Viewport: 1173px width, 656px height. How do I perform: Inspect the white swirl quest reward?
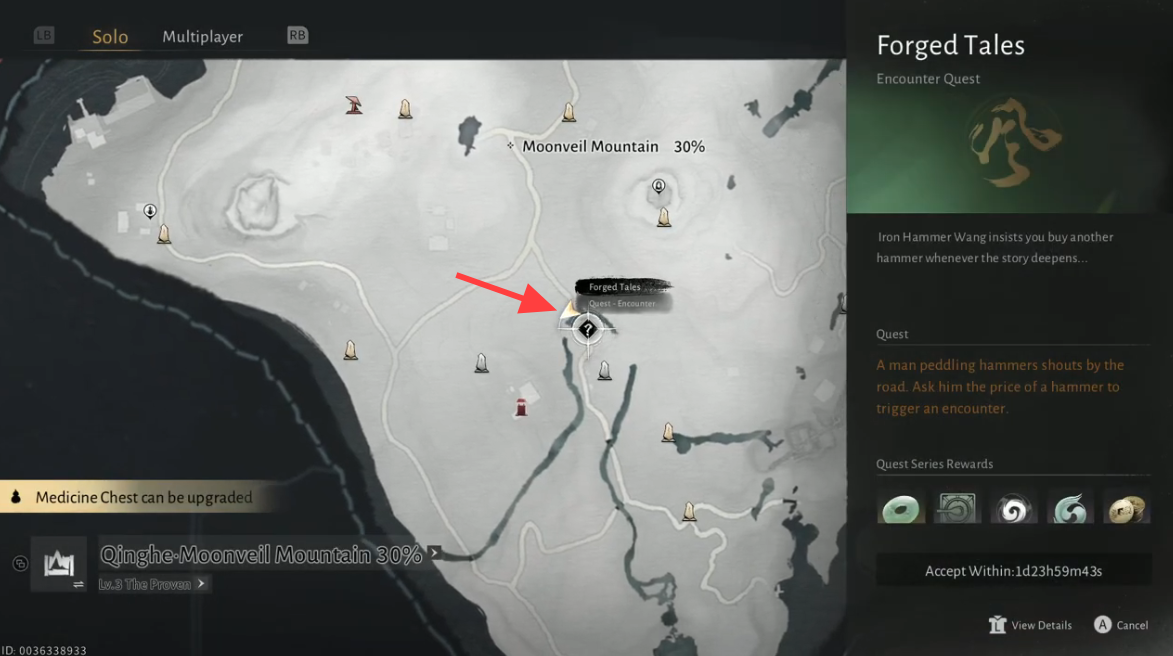pyautogui.click(x=1013, y=507)
